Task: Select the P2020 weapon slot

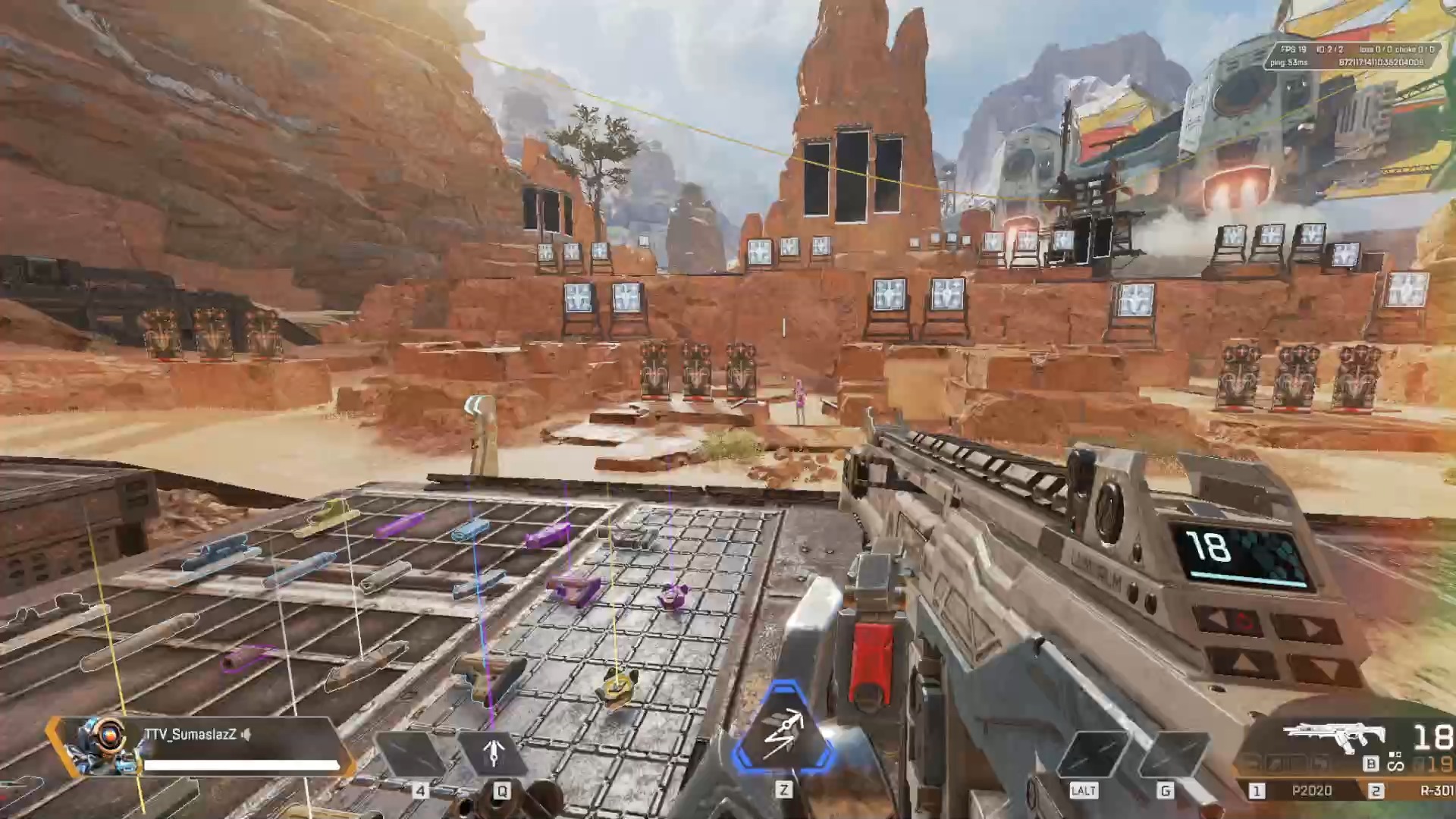Action: [1311, 790]
